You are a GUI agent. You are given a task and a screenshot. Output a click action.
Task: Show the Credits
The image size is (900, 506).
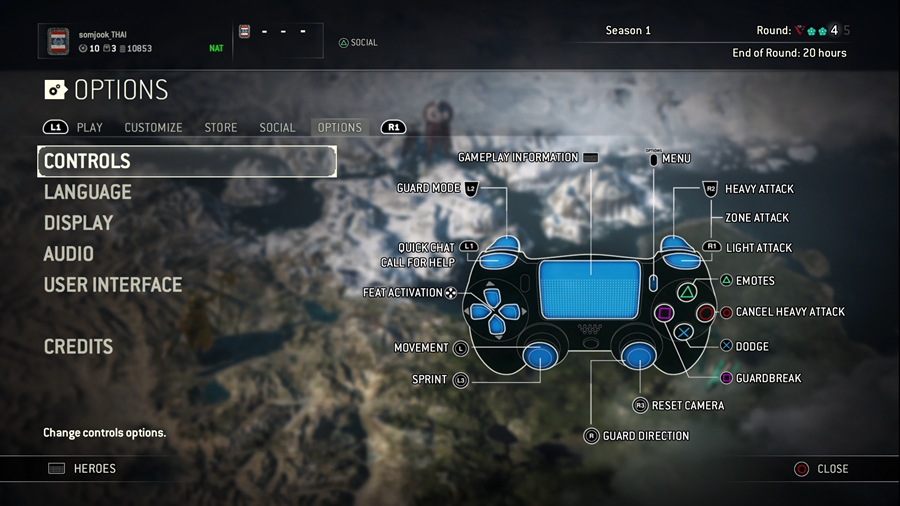(78, 347)
